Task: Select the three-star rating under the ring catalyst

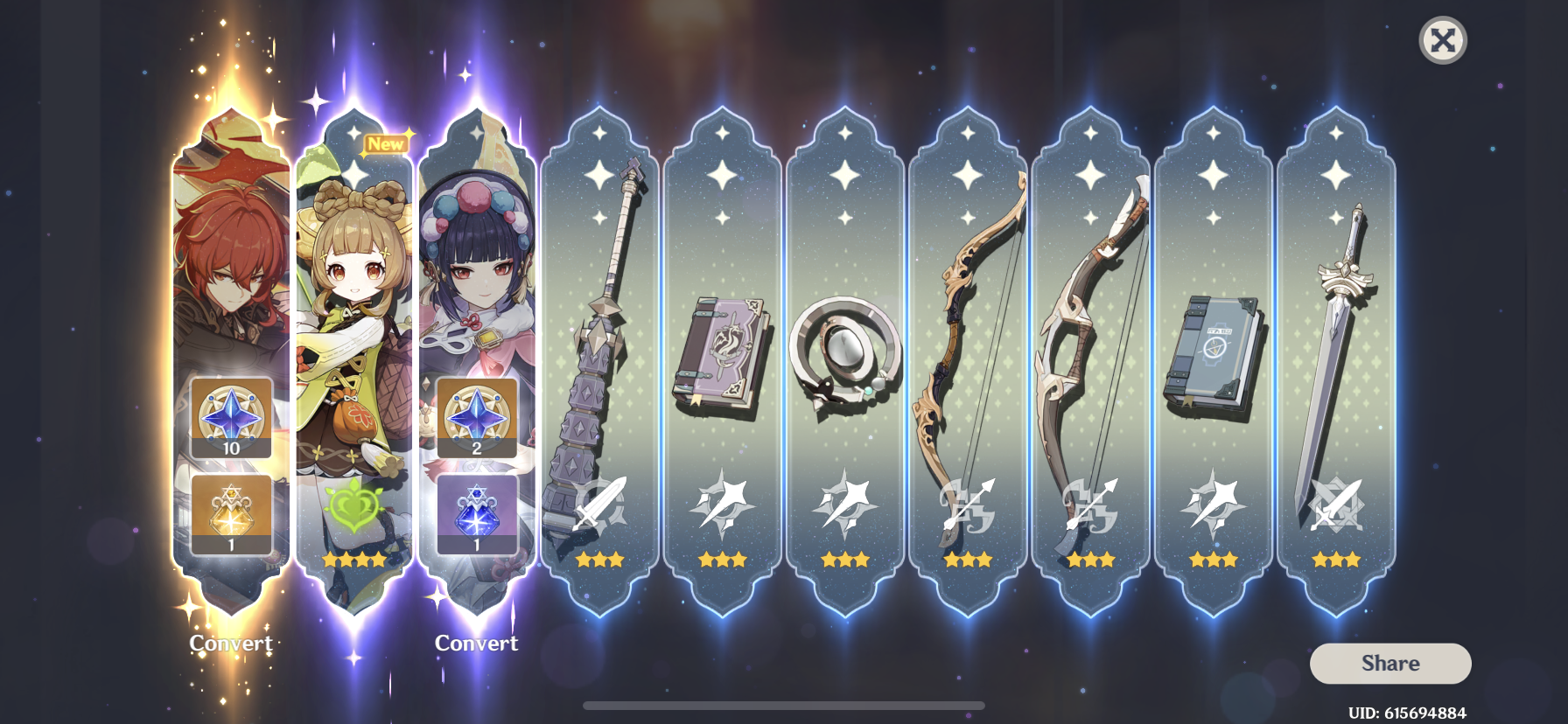Action: click(x=845, y=560)
